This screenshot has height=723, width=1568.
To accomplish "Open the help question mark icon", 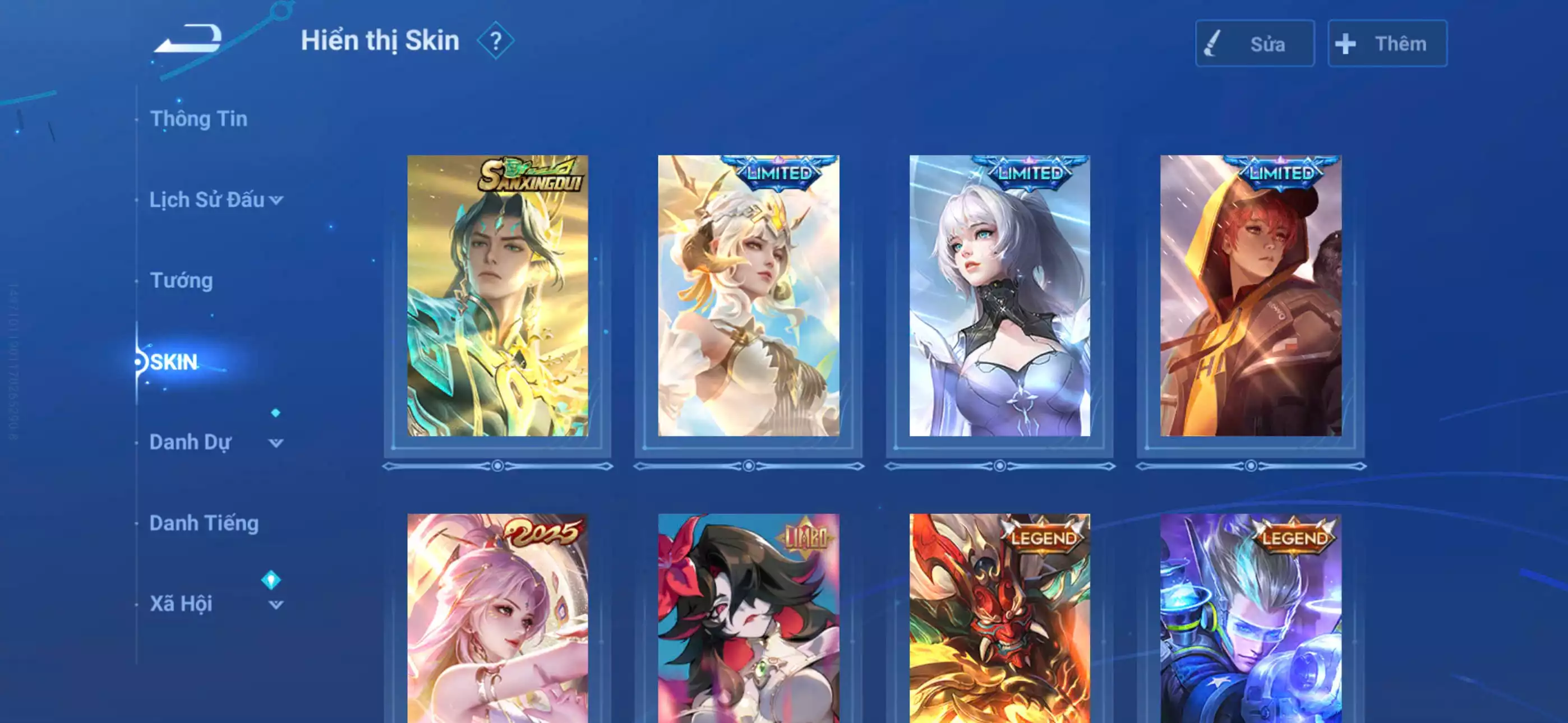I will point(497,41).
